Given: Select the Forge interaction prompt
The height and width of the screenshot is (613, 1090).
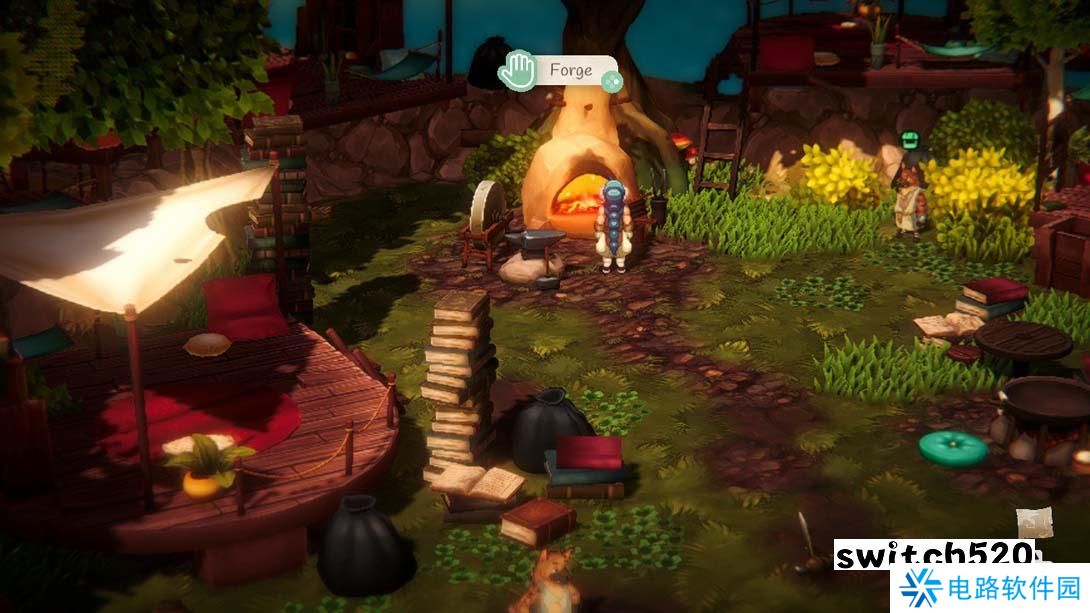Looking at the screenshot, I should (569, 71).
